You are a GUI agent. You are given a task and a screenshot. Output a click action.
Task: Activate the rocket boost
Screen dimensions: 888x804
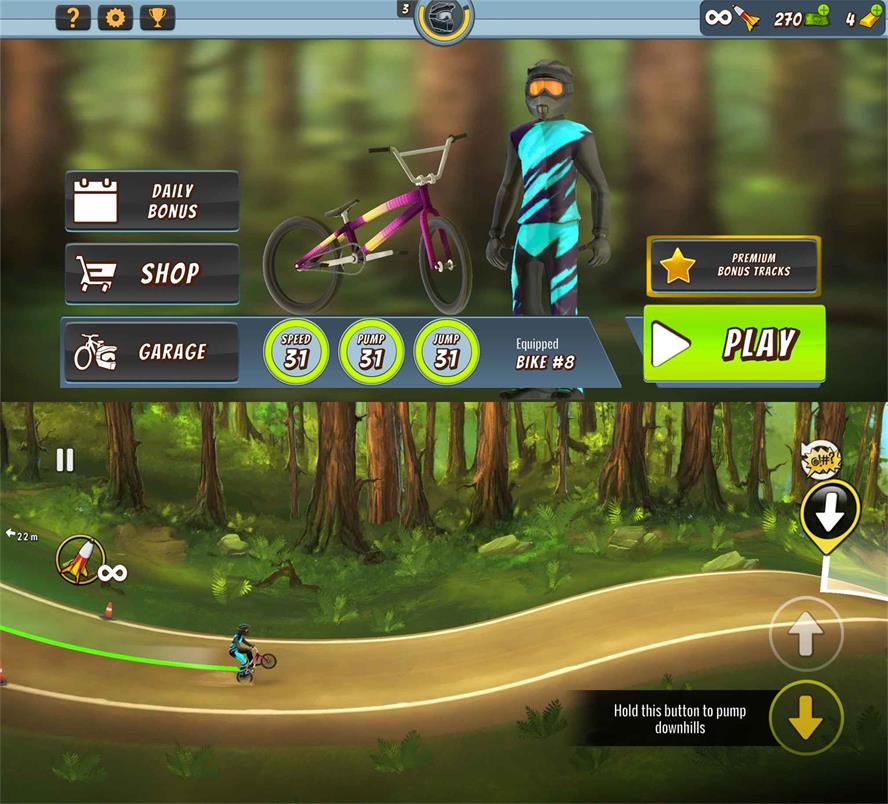click(x=76, y=559)
